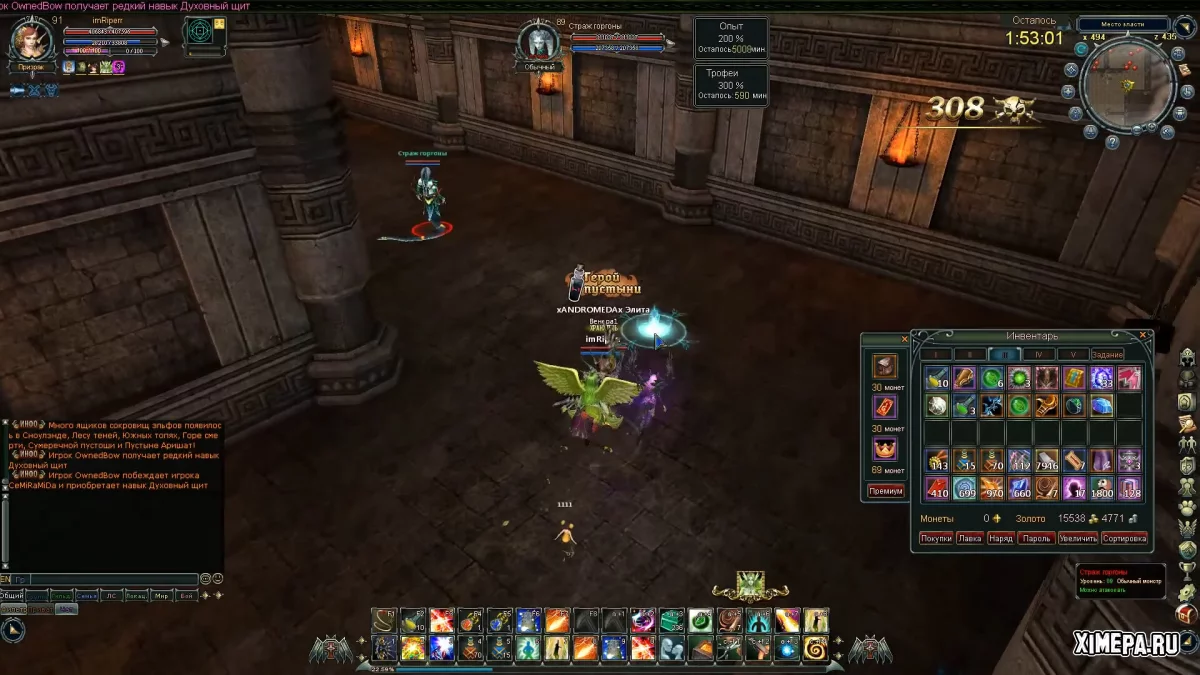Click the Увеличить inventory button

1078,538
